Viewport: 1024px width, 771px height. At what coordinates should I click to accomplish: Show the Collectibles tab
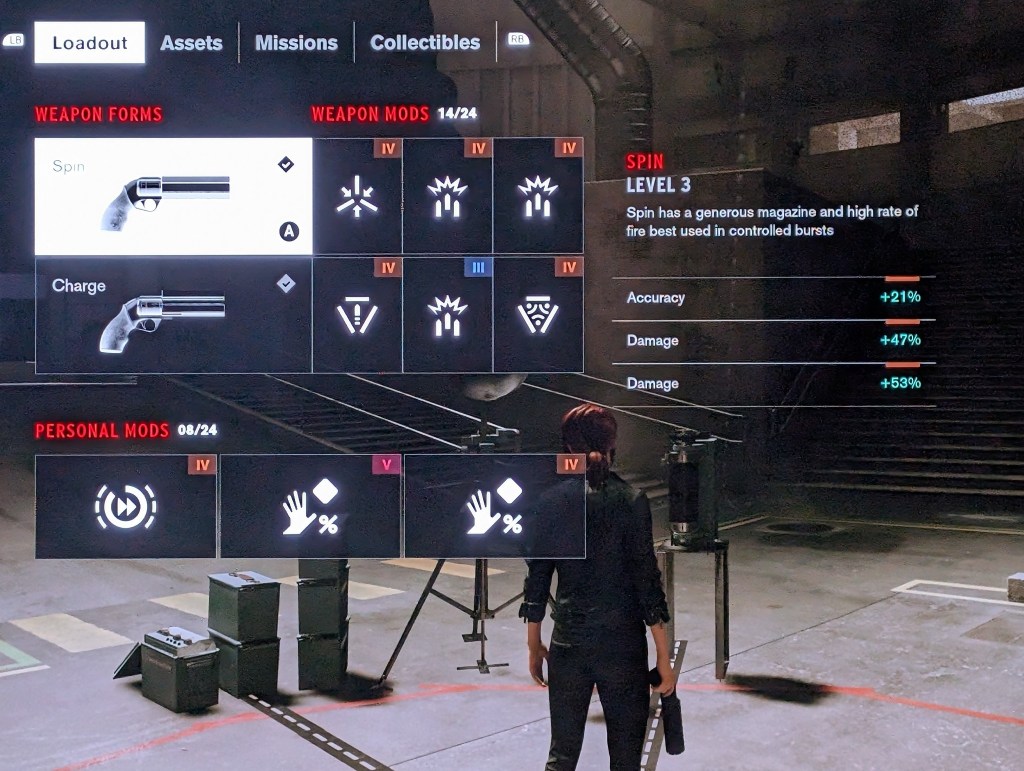point(425,43)
